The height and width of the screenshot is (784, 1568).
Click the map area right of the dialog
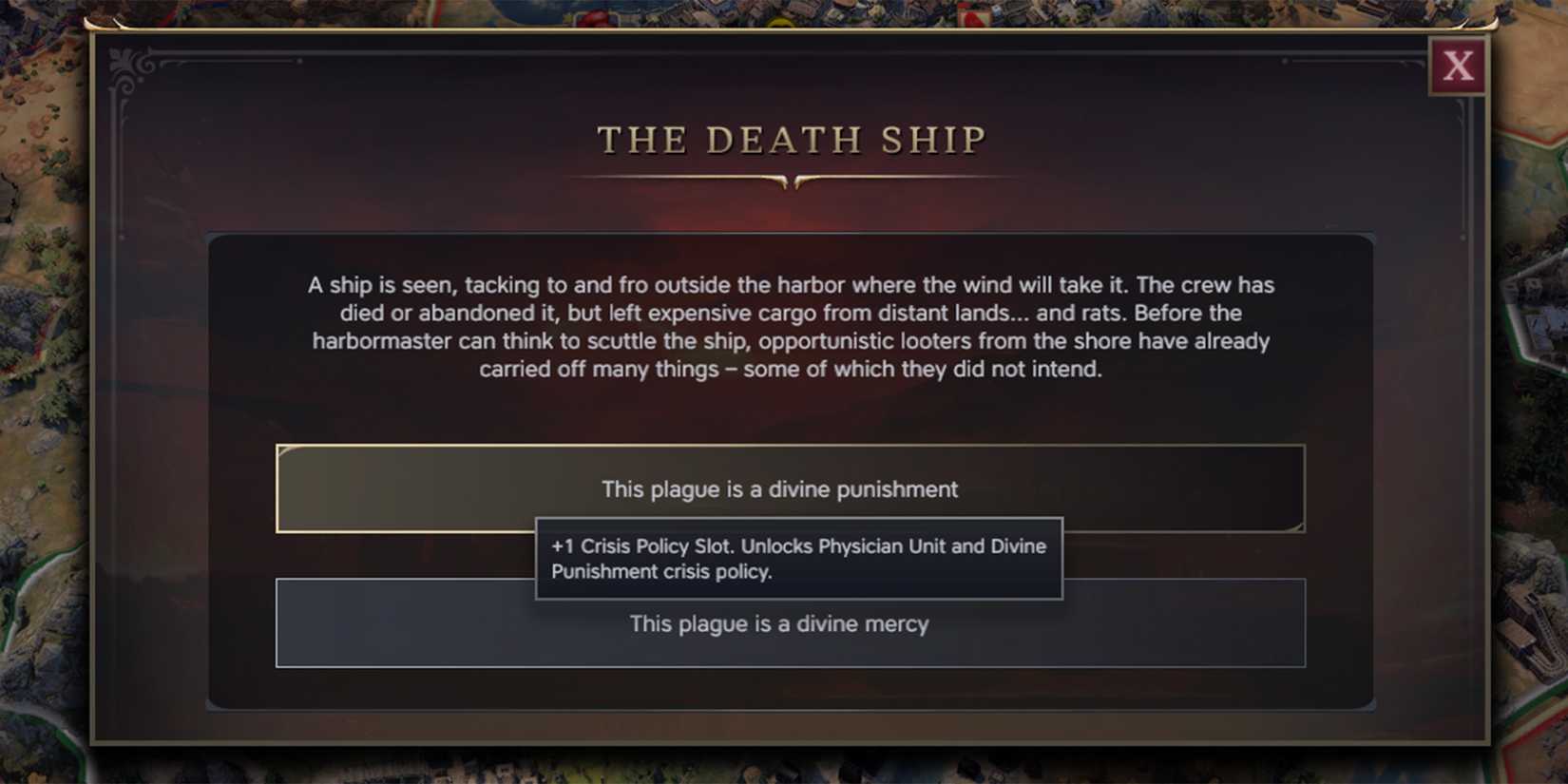tap(1535, 380)
